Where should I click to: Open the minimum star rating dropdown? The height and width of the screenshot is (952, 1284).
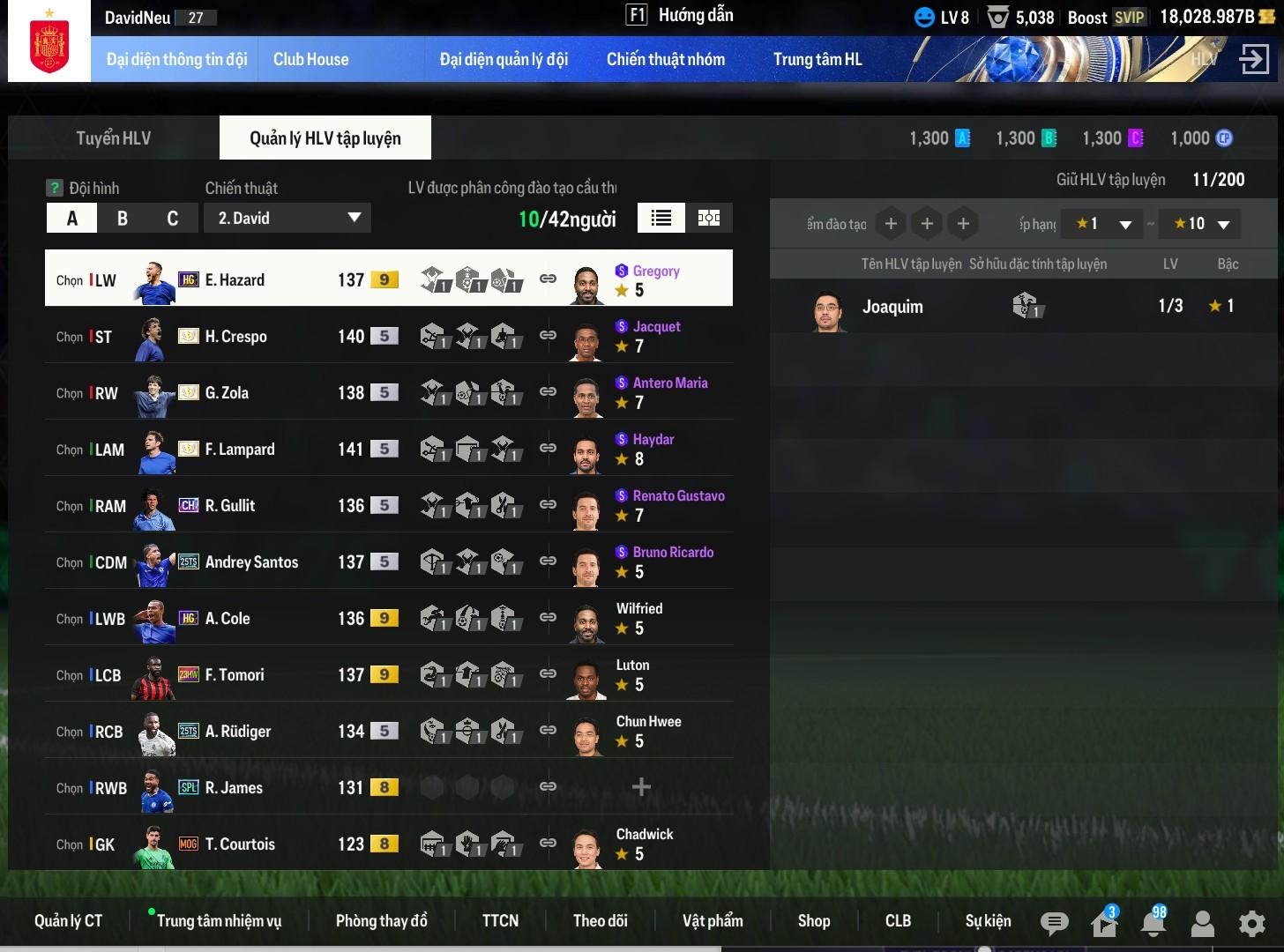coord(1102,224)
